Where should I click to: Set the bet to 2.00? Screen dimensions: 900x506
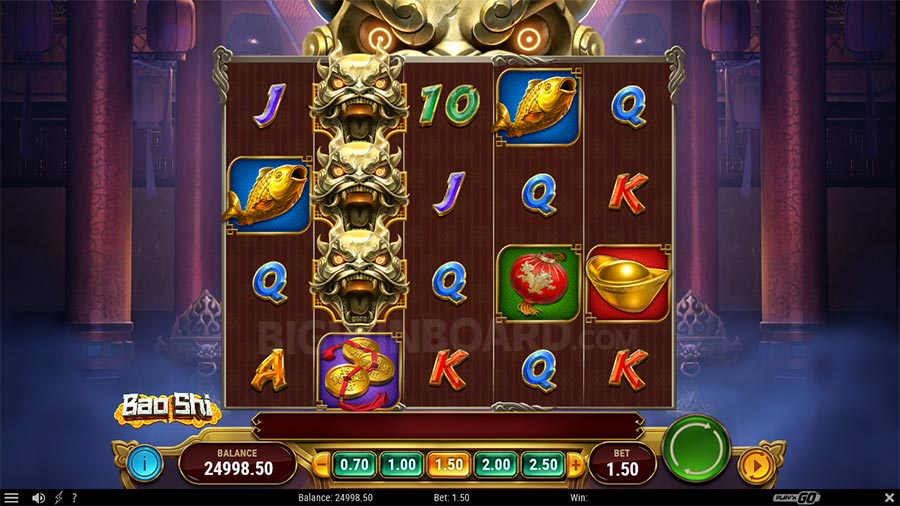[x=495, y=464]
